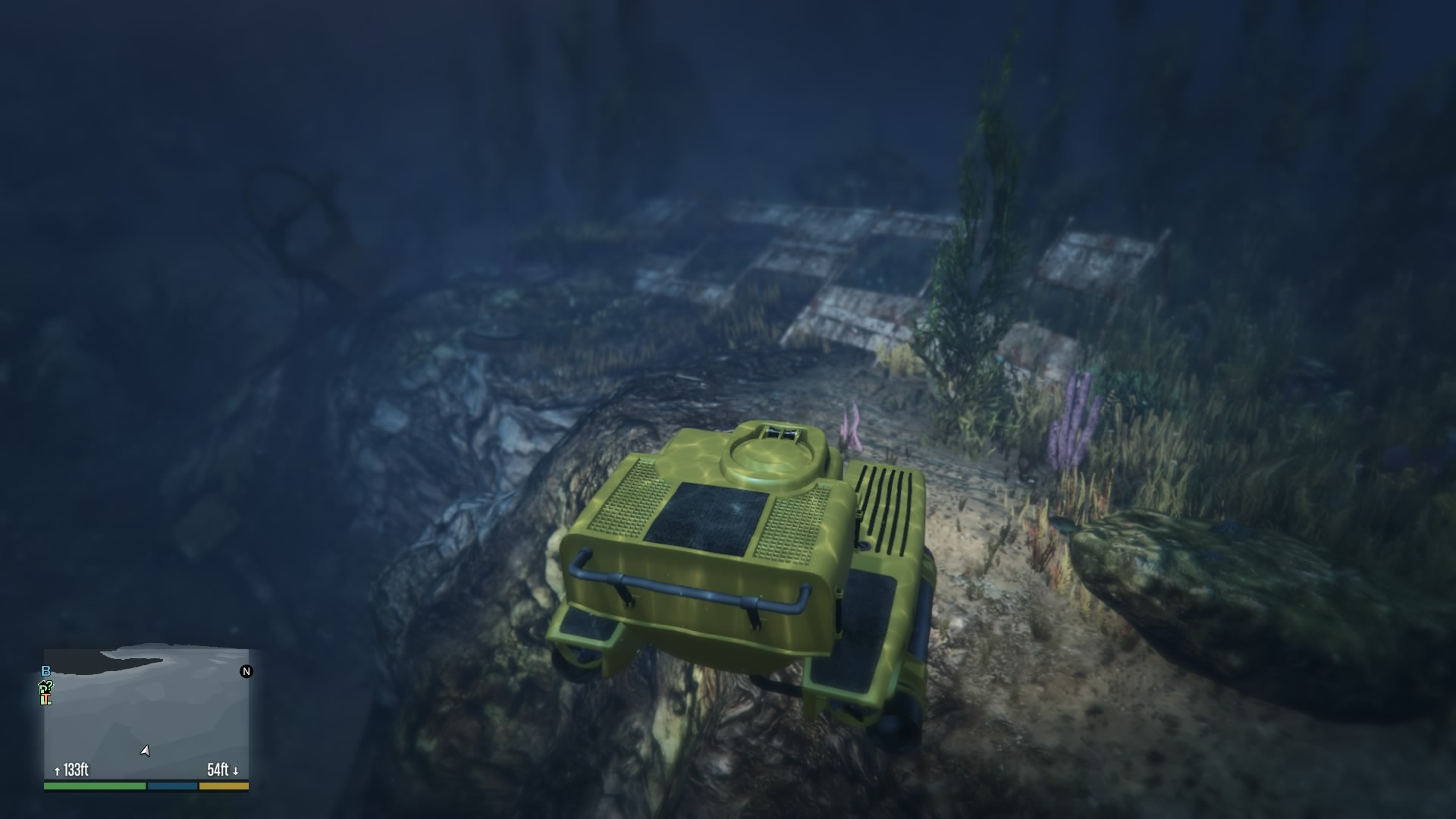Screen dimensions: 1456x819
Task: Click the white player arrow on minimap
Action: (x=145, y=751)
